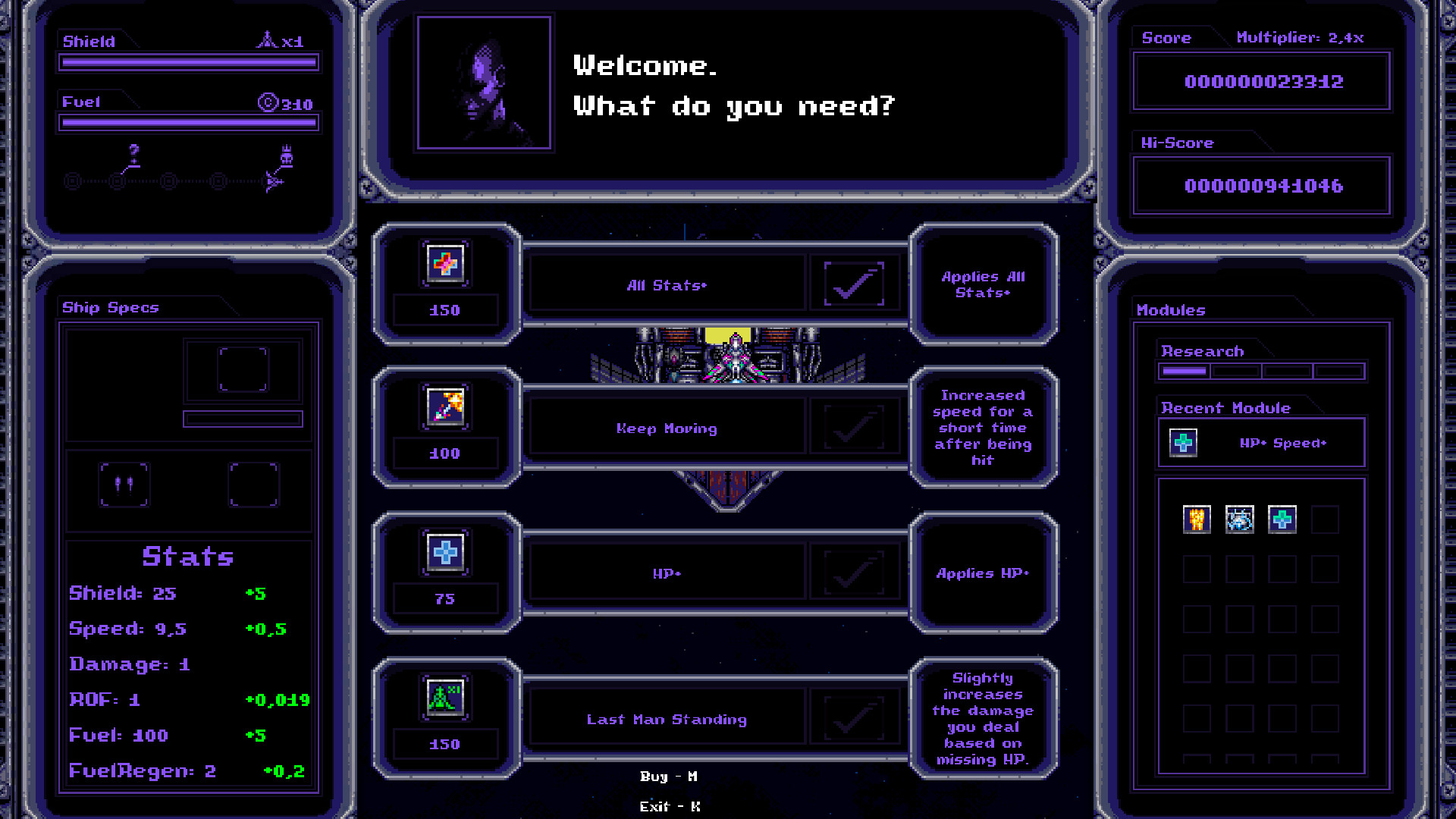Toggle the All Stats+ checkmark

[855, 283]
